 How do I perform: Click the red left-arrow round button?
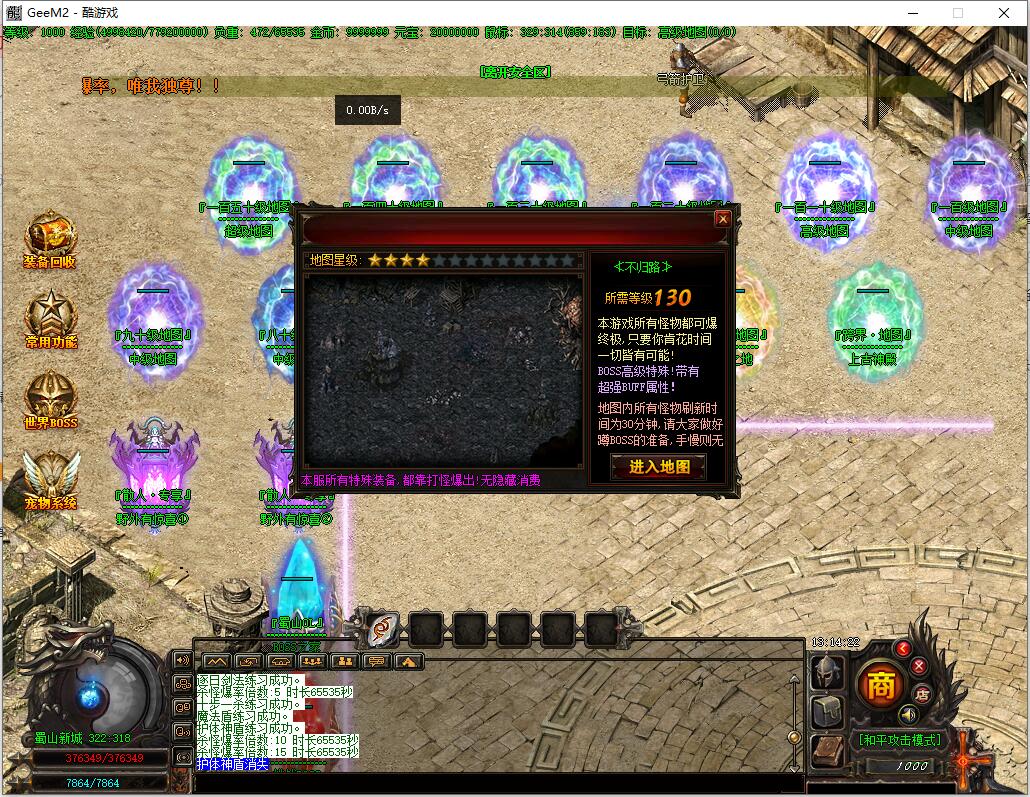pos(903,648)
